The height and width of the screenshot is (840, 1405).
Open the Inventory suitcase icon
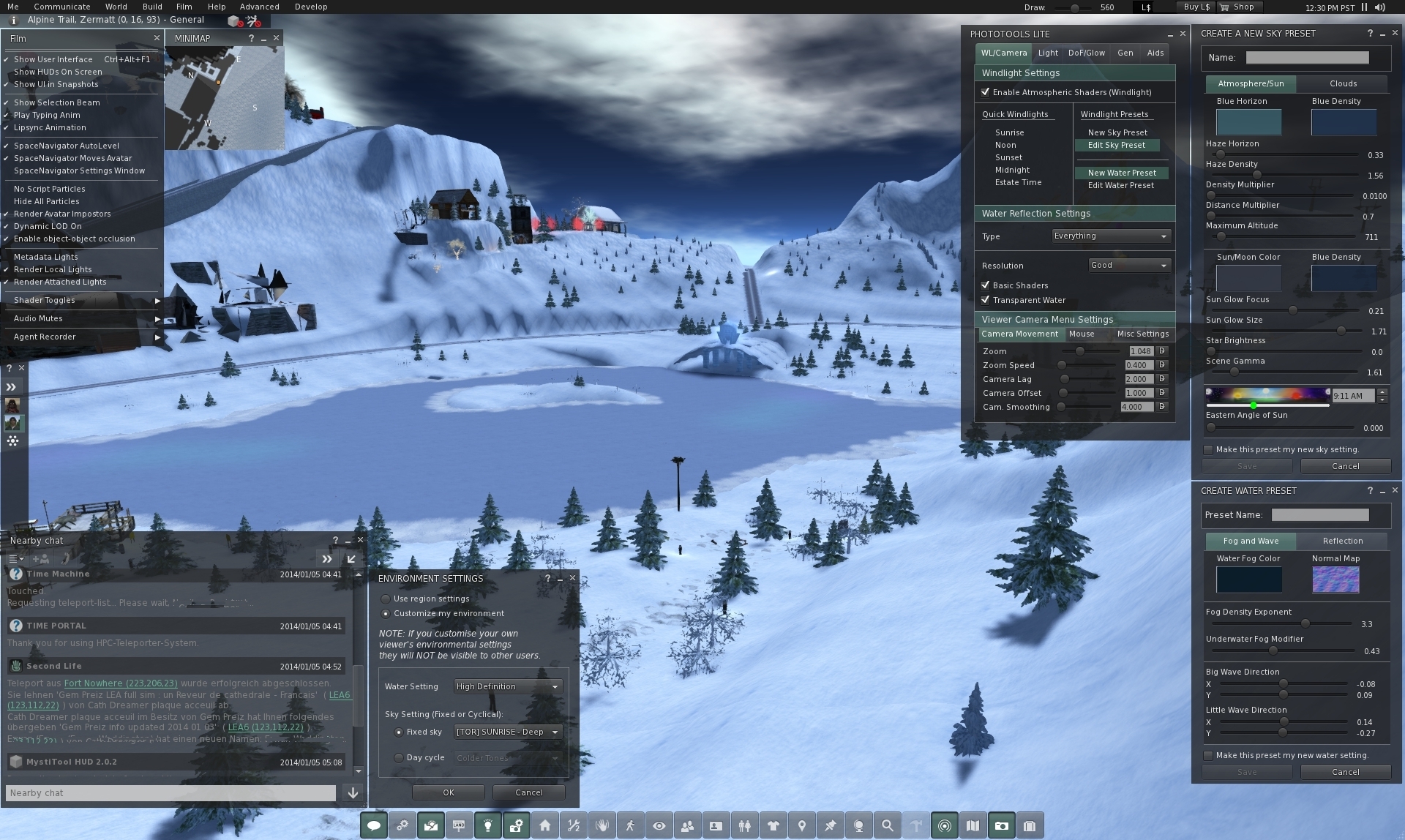[x=1030, y=825]
